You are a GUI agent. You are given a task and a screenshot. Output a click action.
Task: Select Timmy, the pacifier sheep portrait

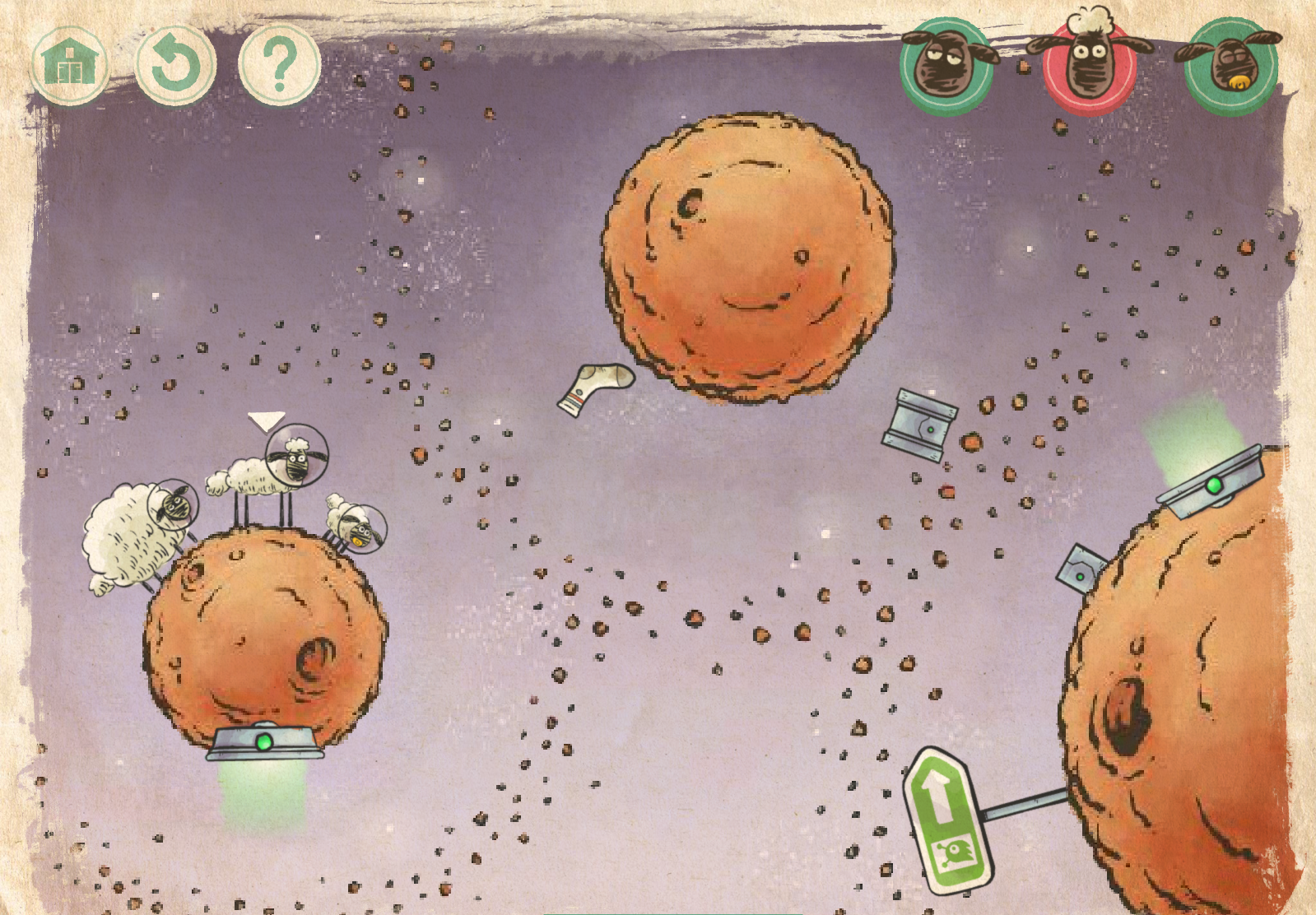point(1231,66)
